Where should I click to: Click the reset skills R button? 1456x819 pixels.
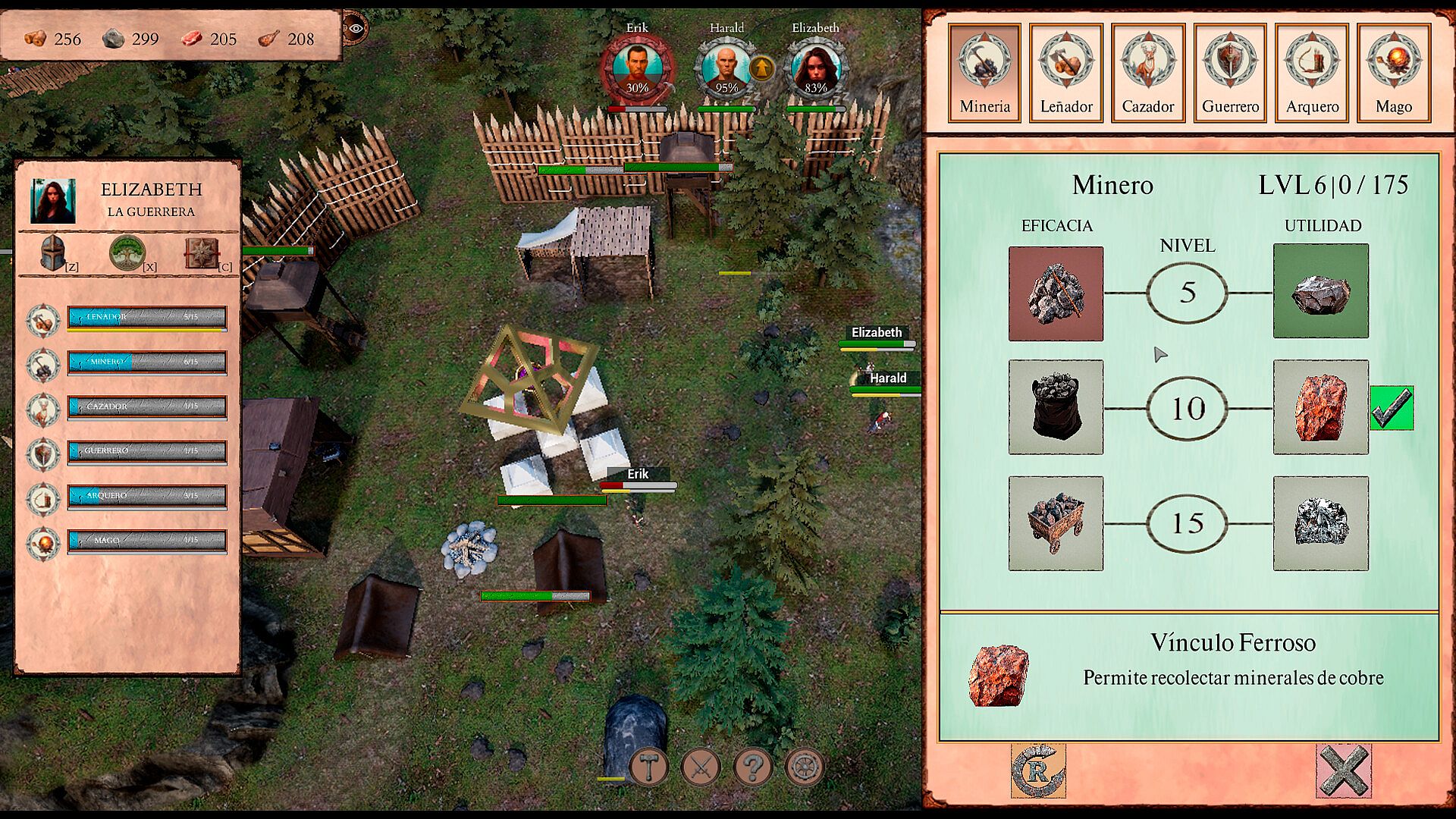pos(1038,770)
